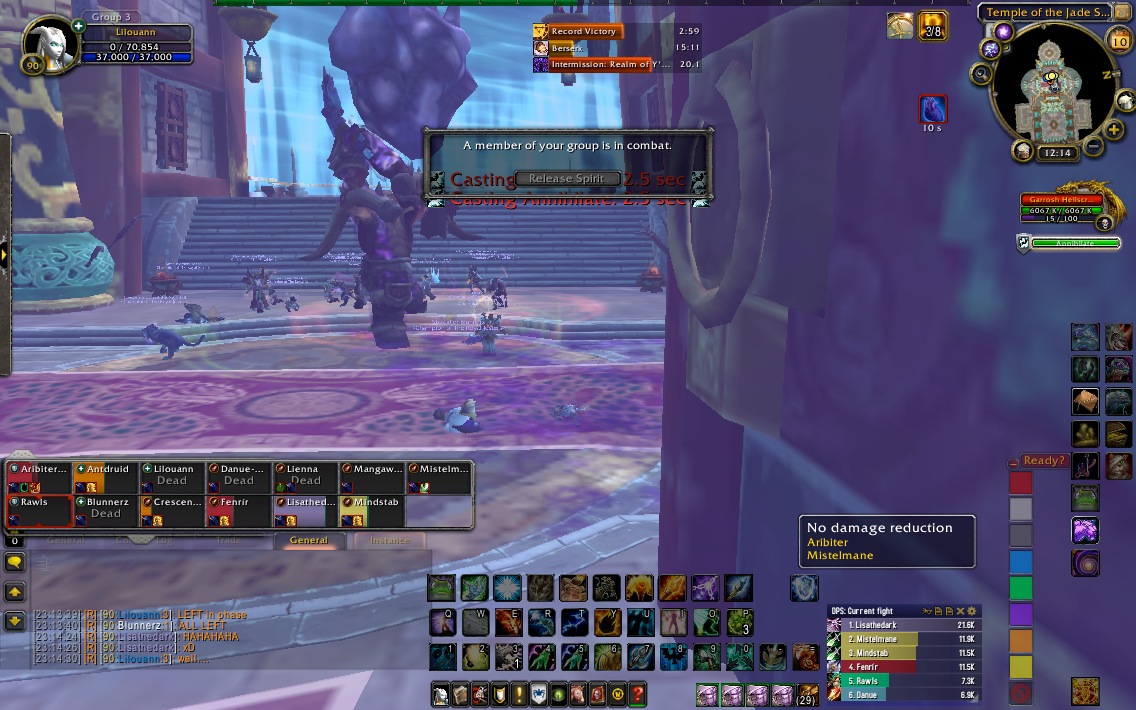The image size is (1136, 710).
Task: Switch to the Instance chat tab
Action: pyautogui.click(x=389, y=541)
